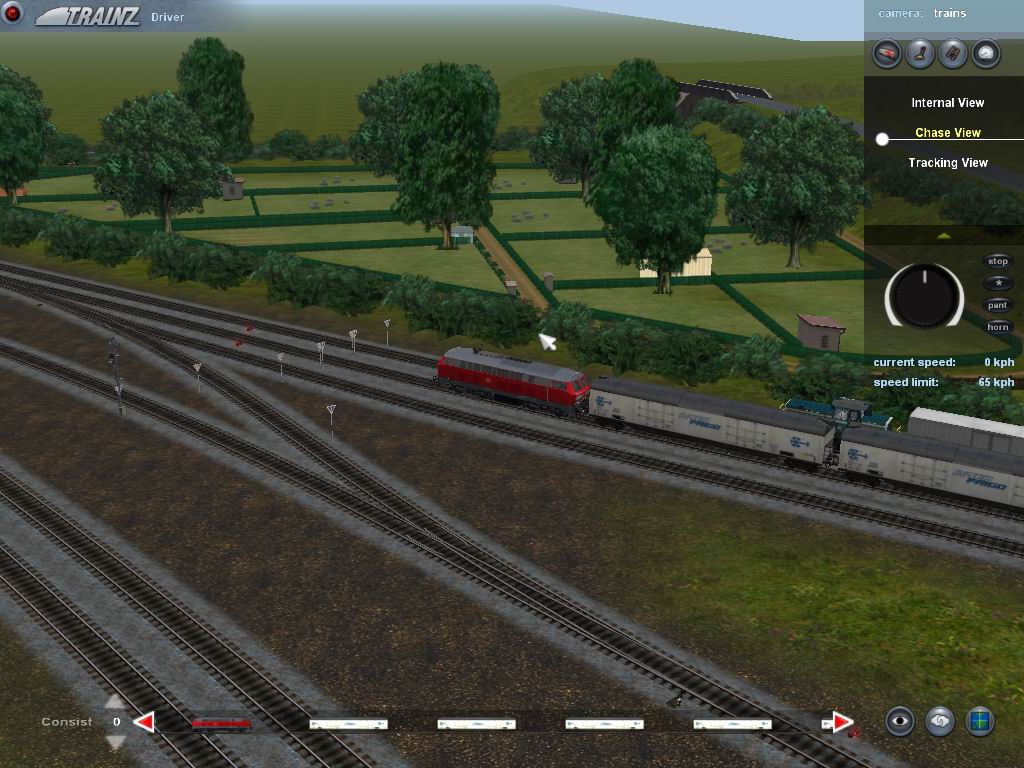Click the throttle dial control

(924, 295)
